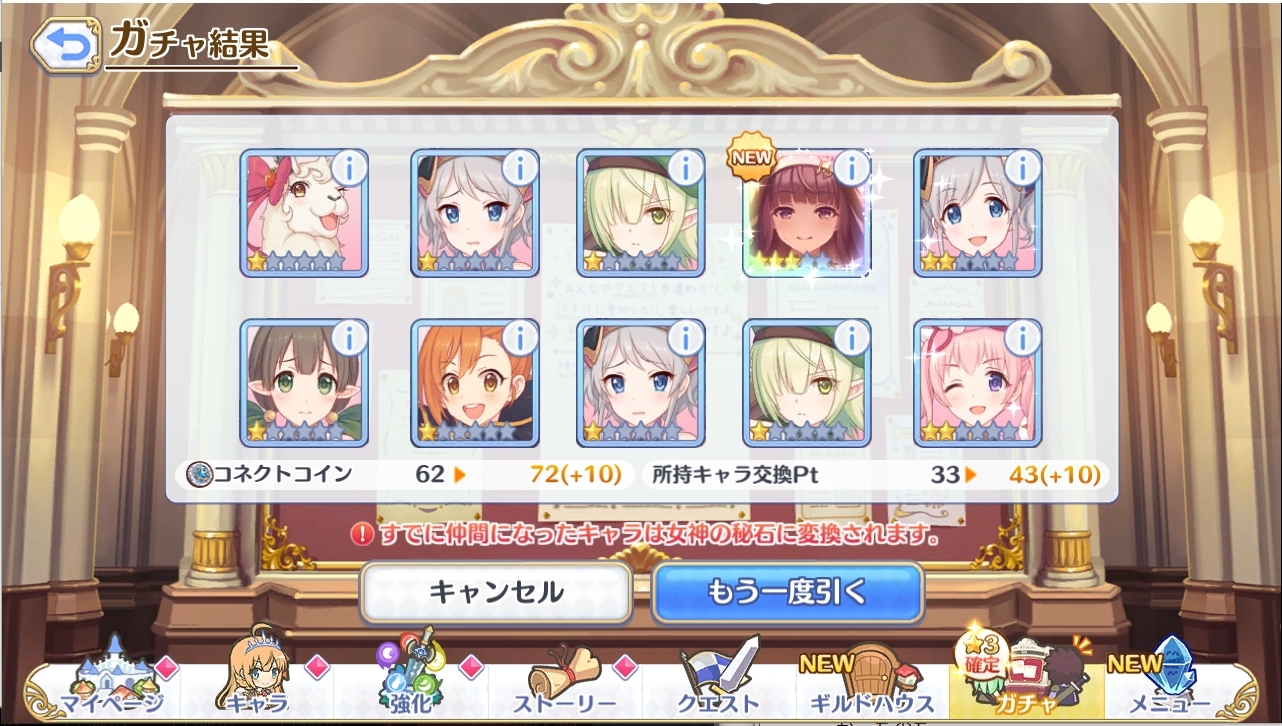Show info for the llama card
Image resolution: width=1282 pixels, height=726 pixels.
(x=349, y=167)
